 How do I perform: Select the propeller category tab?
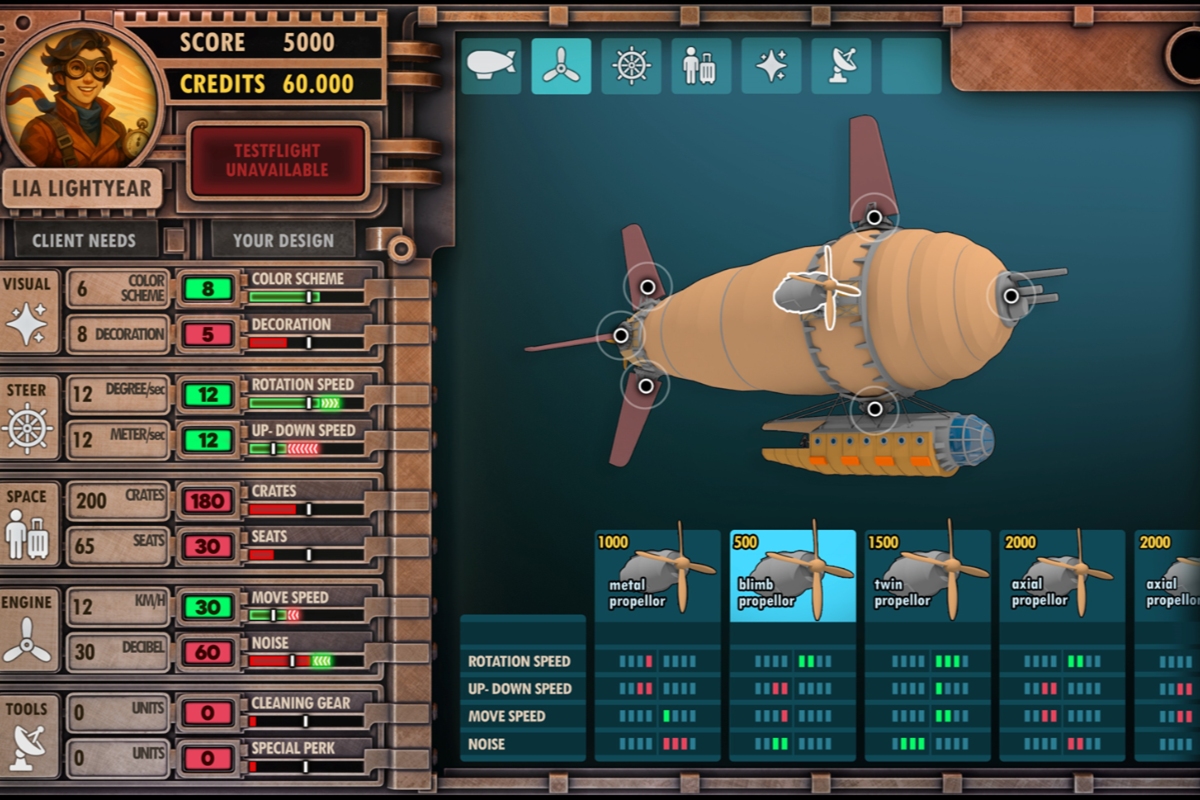pos(561,66)
